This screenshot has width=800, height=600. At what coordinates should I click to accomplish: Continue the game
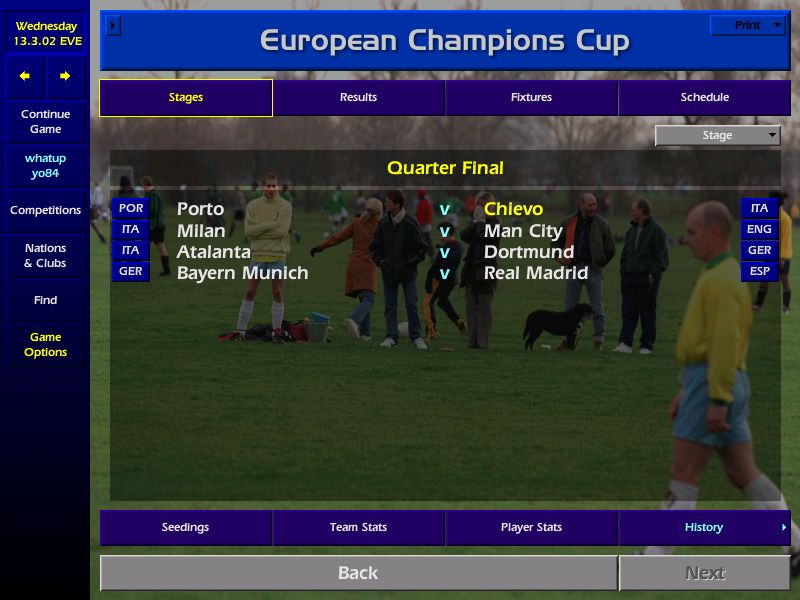click(x=45, y=121)
